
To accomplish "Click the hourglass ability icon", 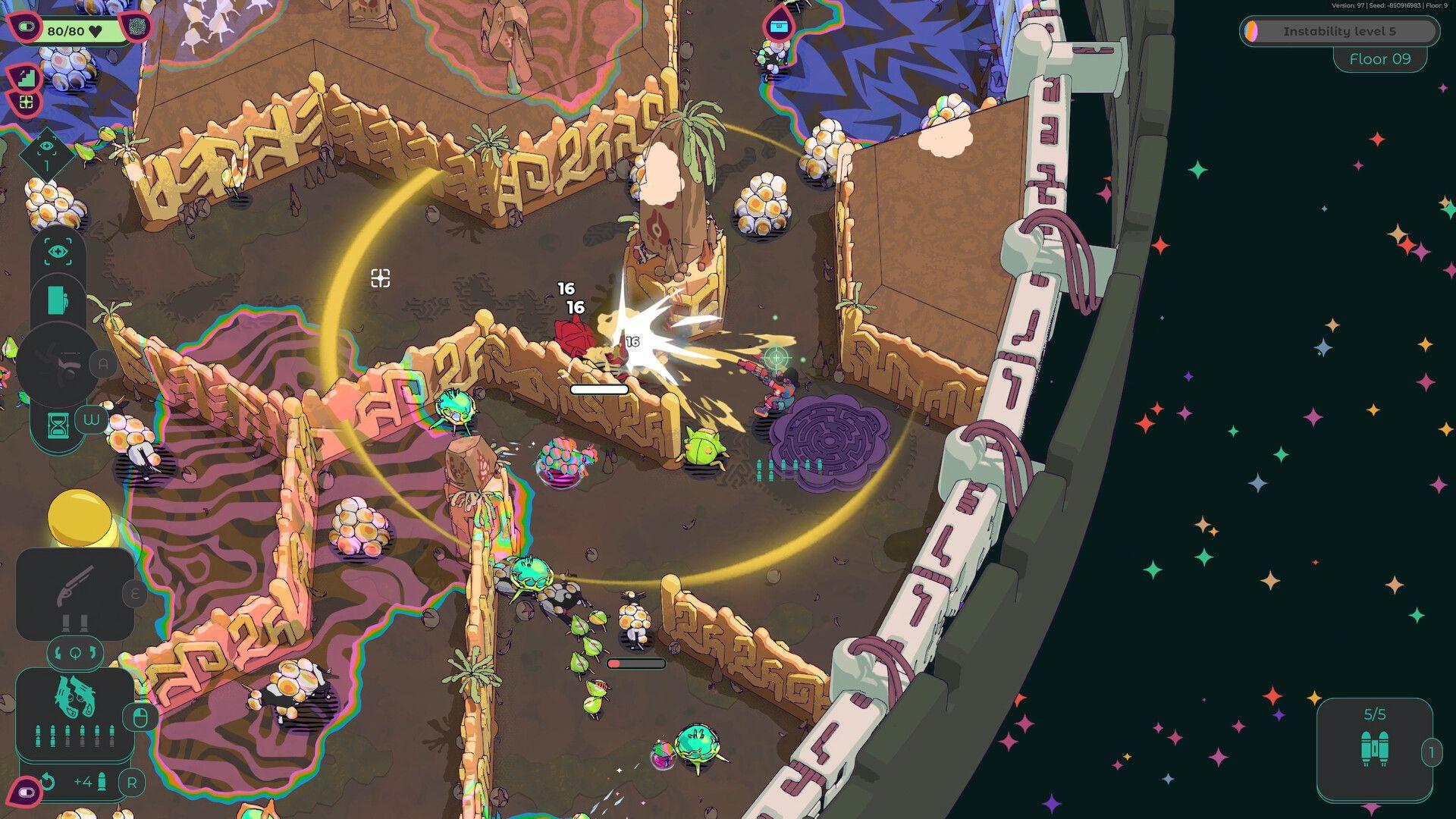I will point(58,425).
